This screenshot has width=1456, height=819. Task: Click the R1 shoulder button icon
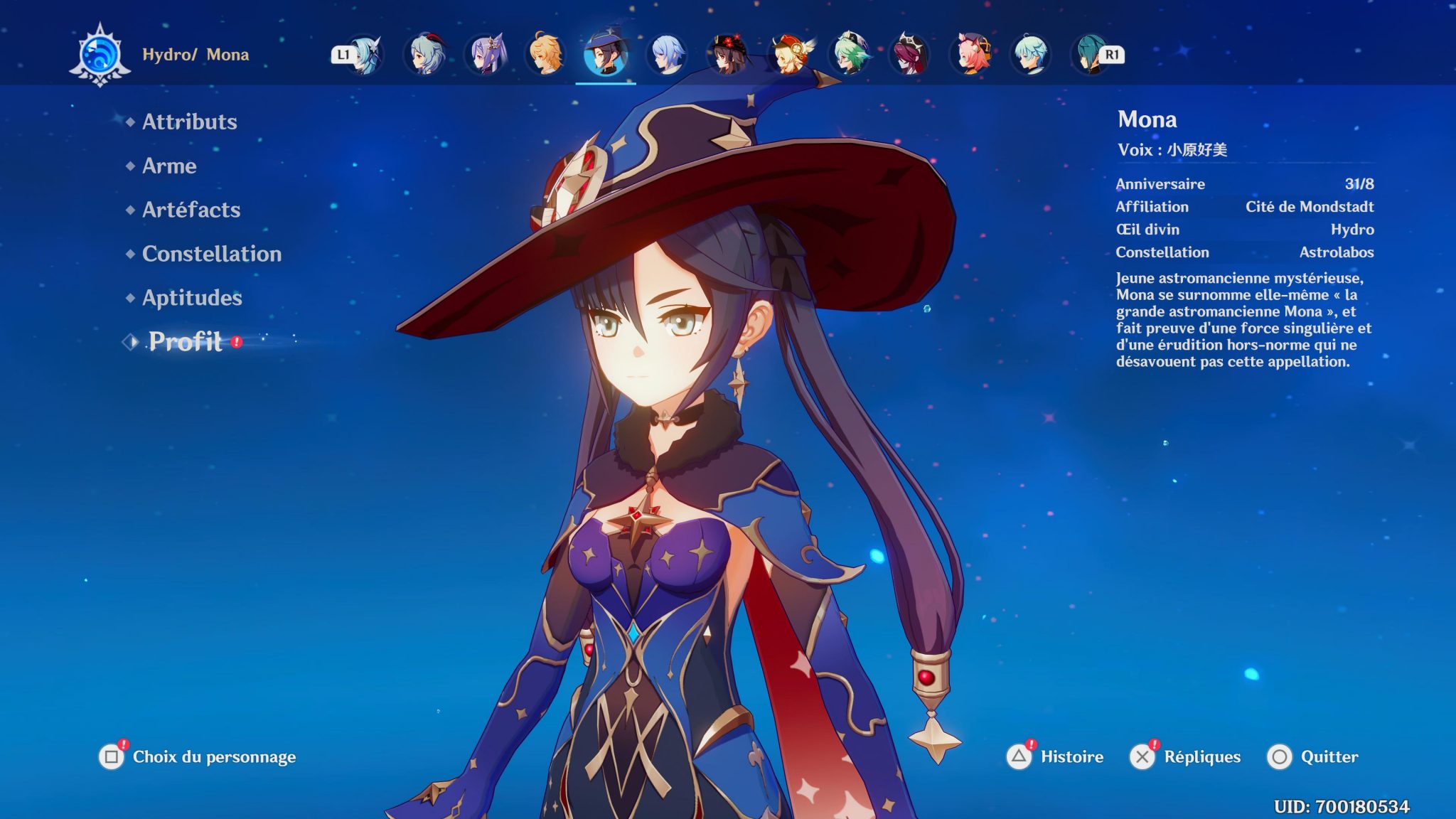(1111, 55)
